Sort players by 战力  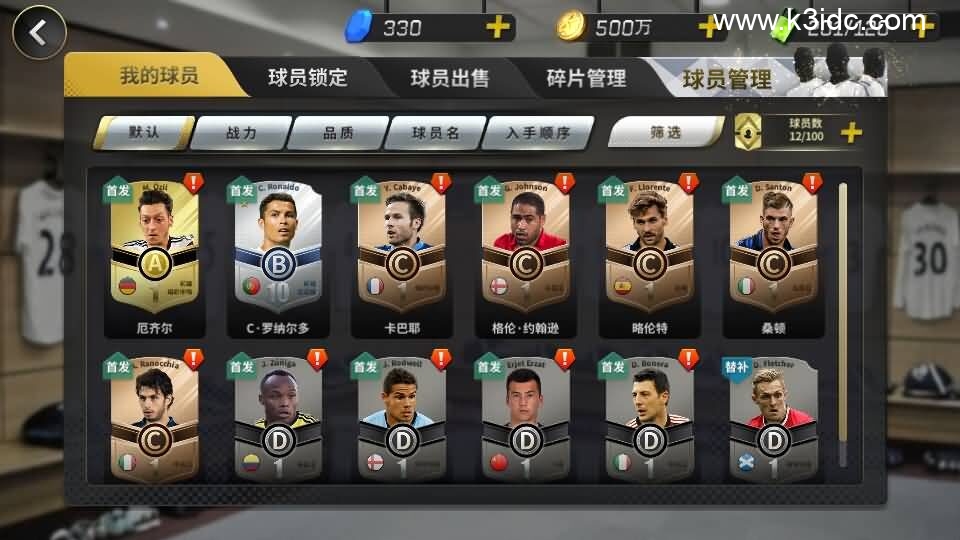tap(241, 132)
